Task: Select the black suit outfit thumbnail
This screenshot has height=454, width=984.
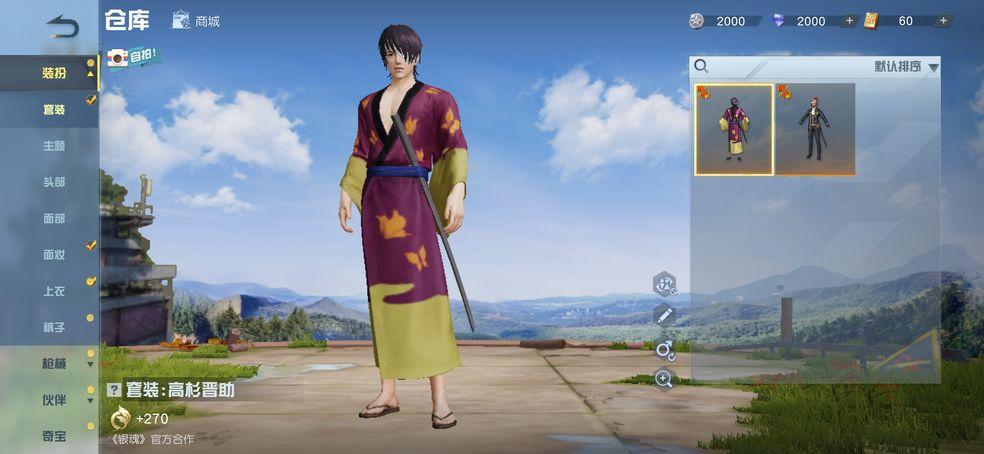Action: click(x=815, y=129)
